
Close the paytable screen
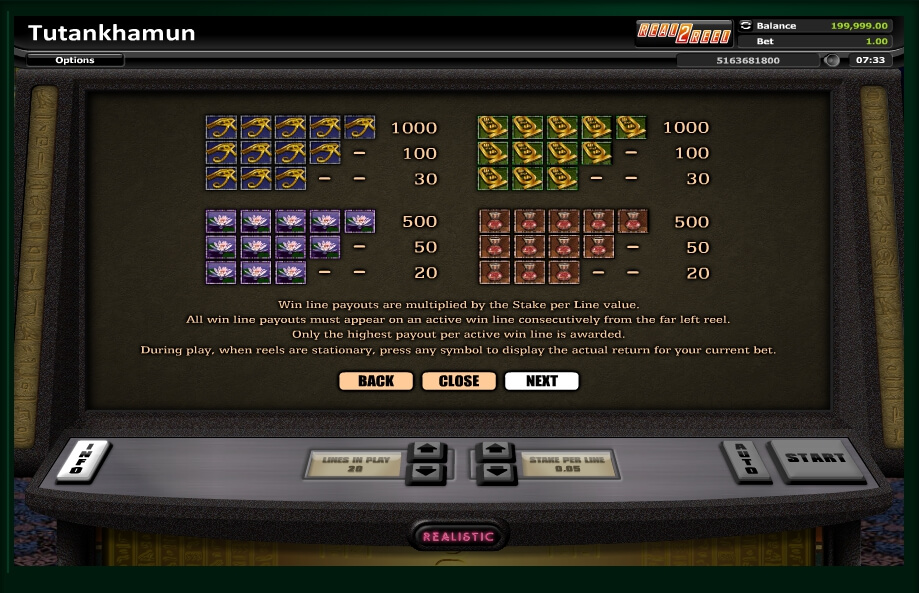coord(459,381)
